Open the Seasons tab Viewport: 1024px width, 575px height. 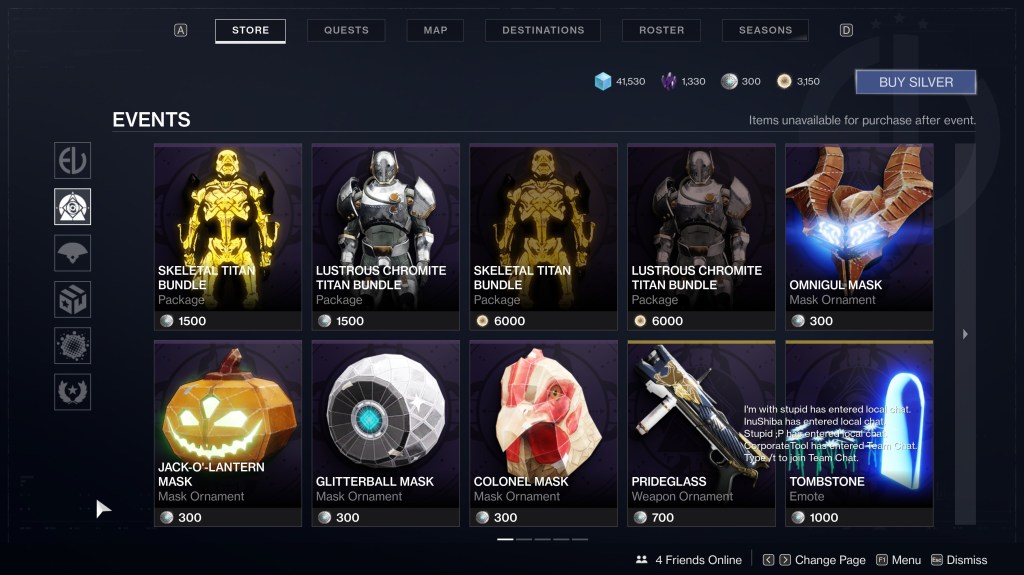765,30
